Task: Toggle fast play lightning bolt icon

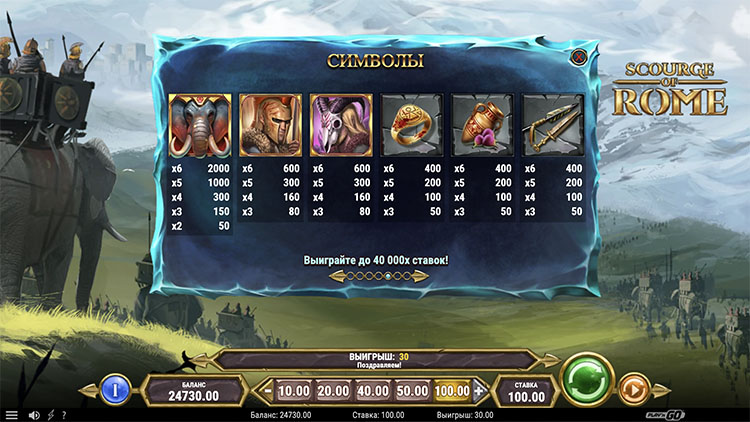Action: click(50, 415)
